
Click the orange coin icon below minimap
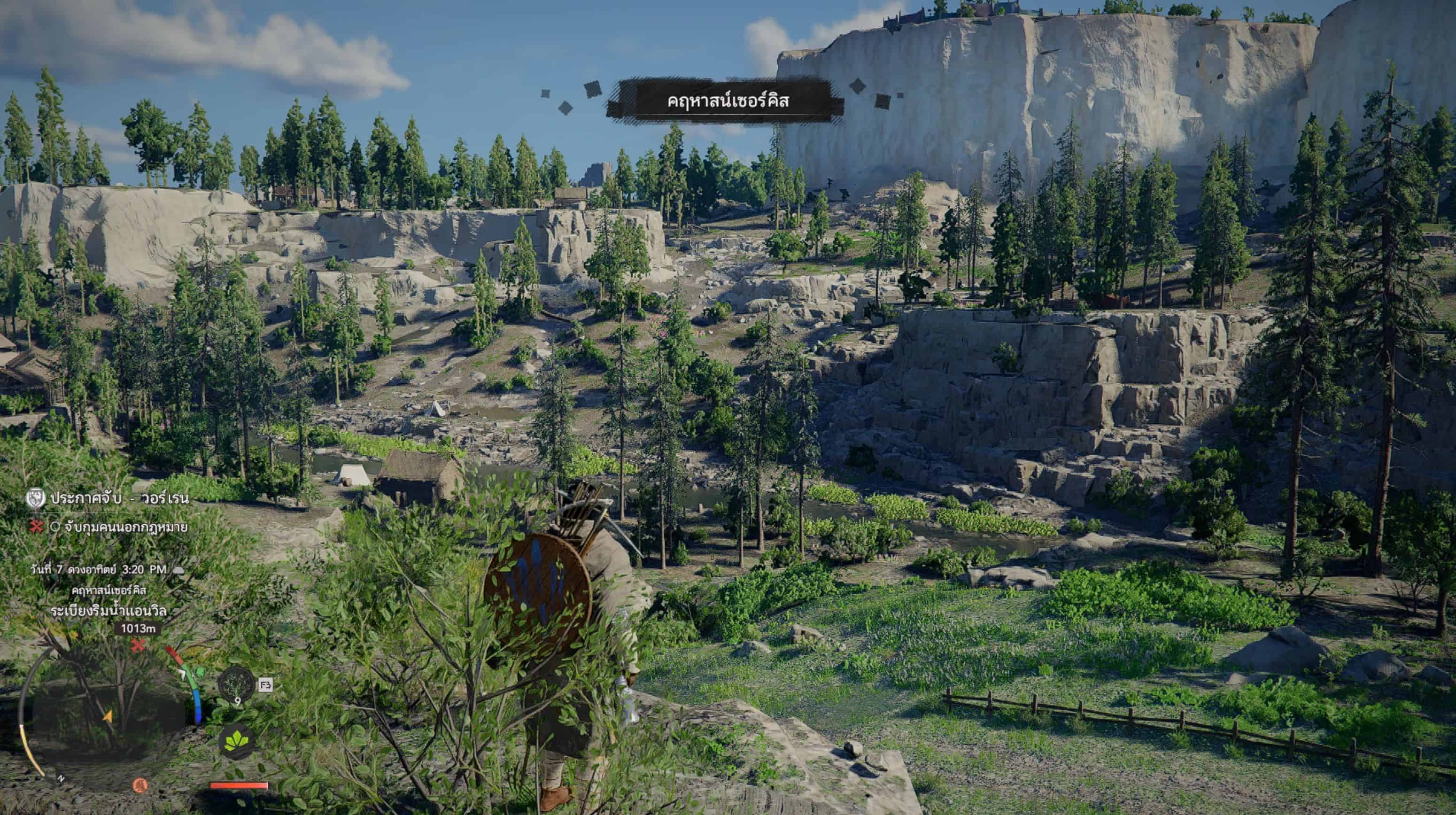point(139,784)
